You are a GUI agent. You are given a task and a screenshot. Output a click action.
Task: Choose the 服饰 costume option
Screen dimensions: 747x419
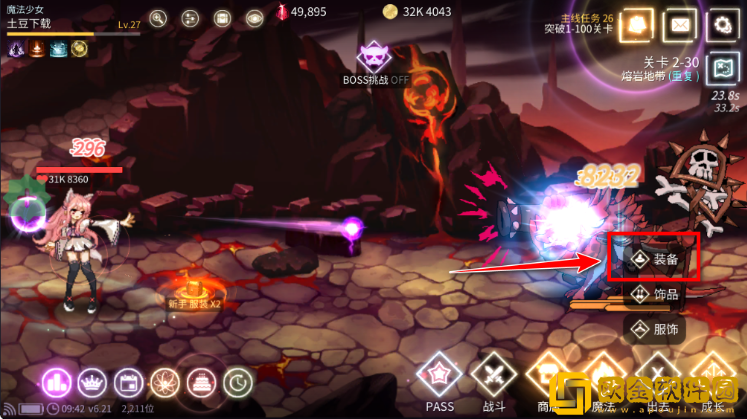pyautogui.click(x=653, y=327)
